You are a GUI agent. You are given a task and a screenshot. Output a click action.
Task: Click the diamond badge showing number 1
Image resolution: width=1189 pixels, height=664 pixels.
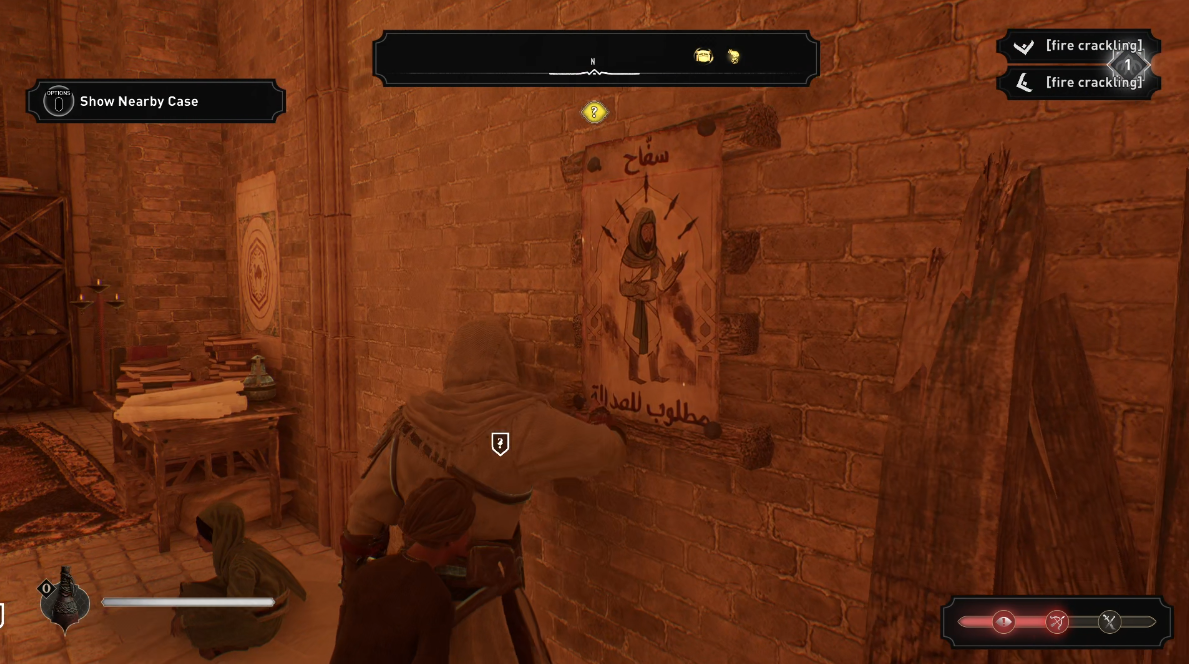[x=1128, y=65]
